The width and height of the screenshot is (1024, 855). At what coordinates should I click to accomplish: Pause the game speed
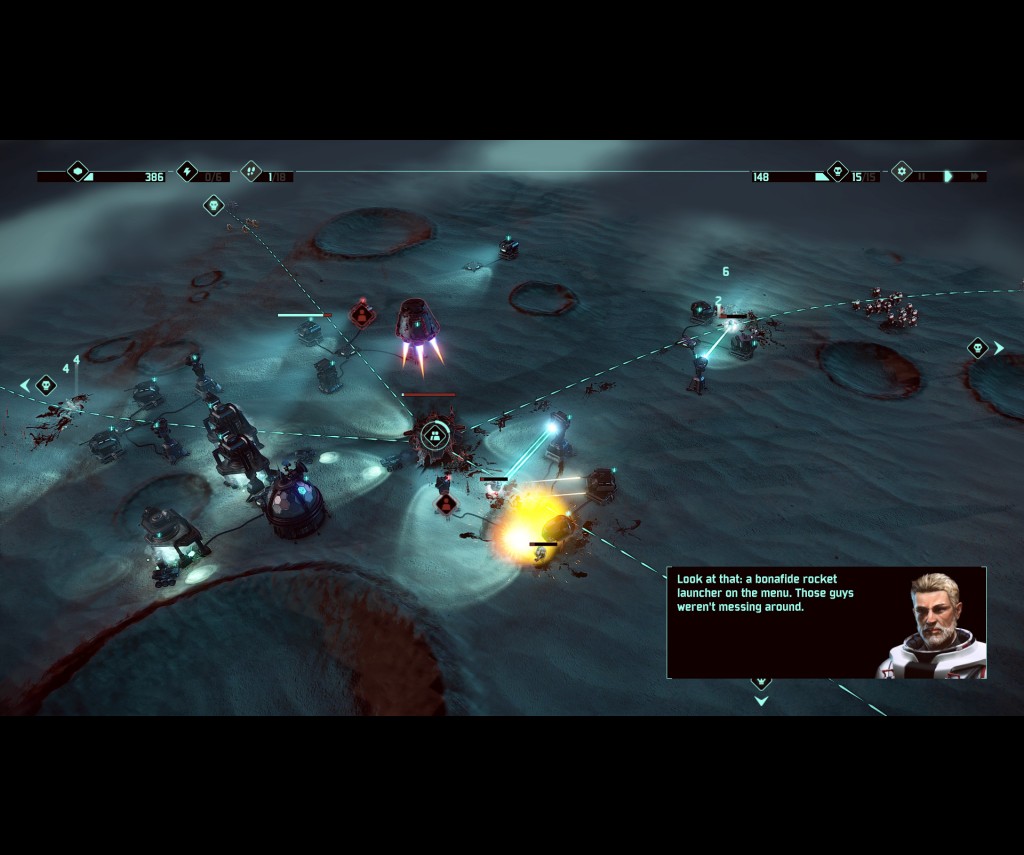(922, 177)
